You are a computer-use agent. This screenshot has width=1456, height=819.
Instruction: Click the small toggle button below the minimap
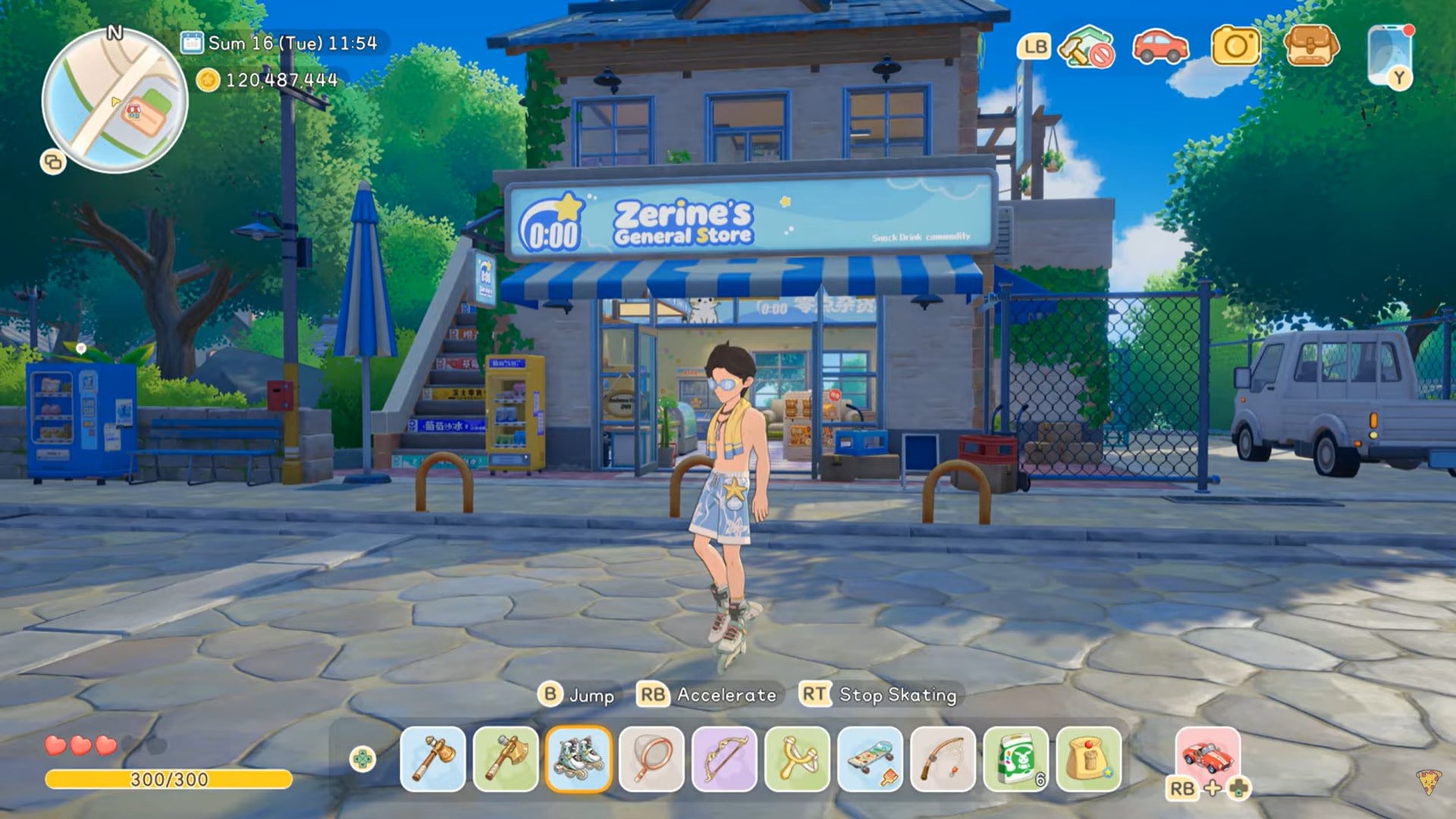(53, 162)
